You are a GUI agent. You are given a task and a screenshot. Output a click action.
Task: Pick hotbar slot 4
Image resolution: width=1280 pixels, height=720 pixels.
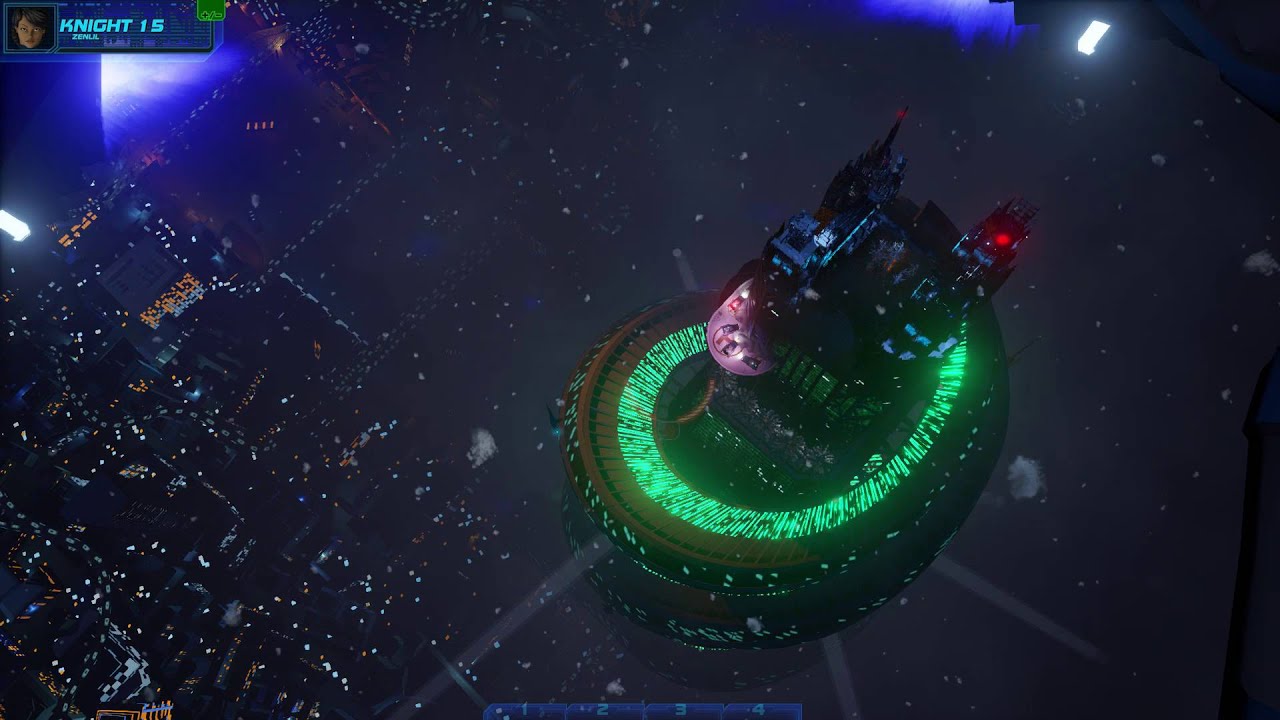click(x=759, y=711)
